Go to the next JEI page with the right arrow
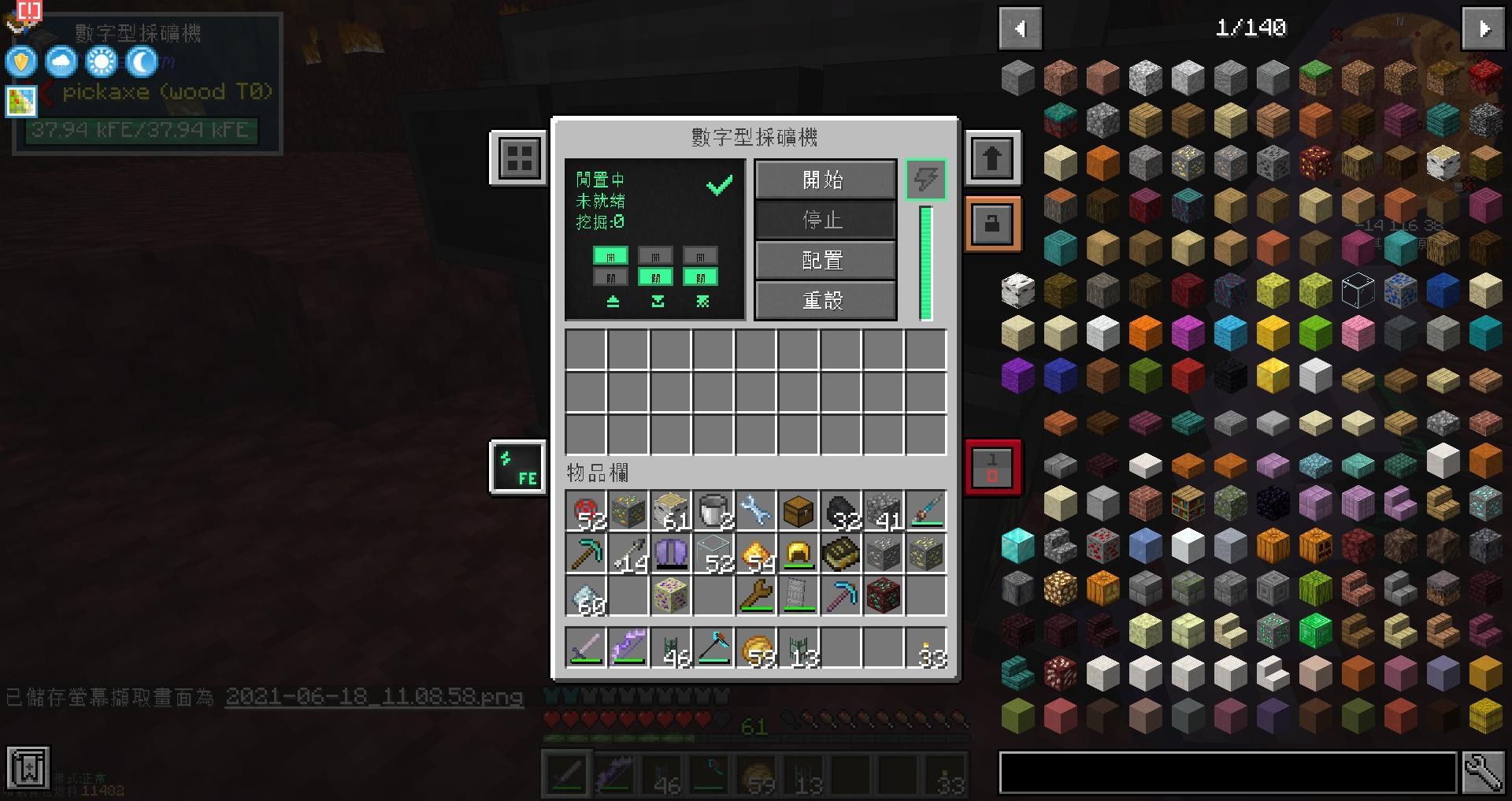Viewport: 1512px width, 801px height. (x=1483, y=28)
